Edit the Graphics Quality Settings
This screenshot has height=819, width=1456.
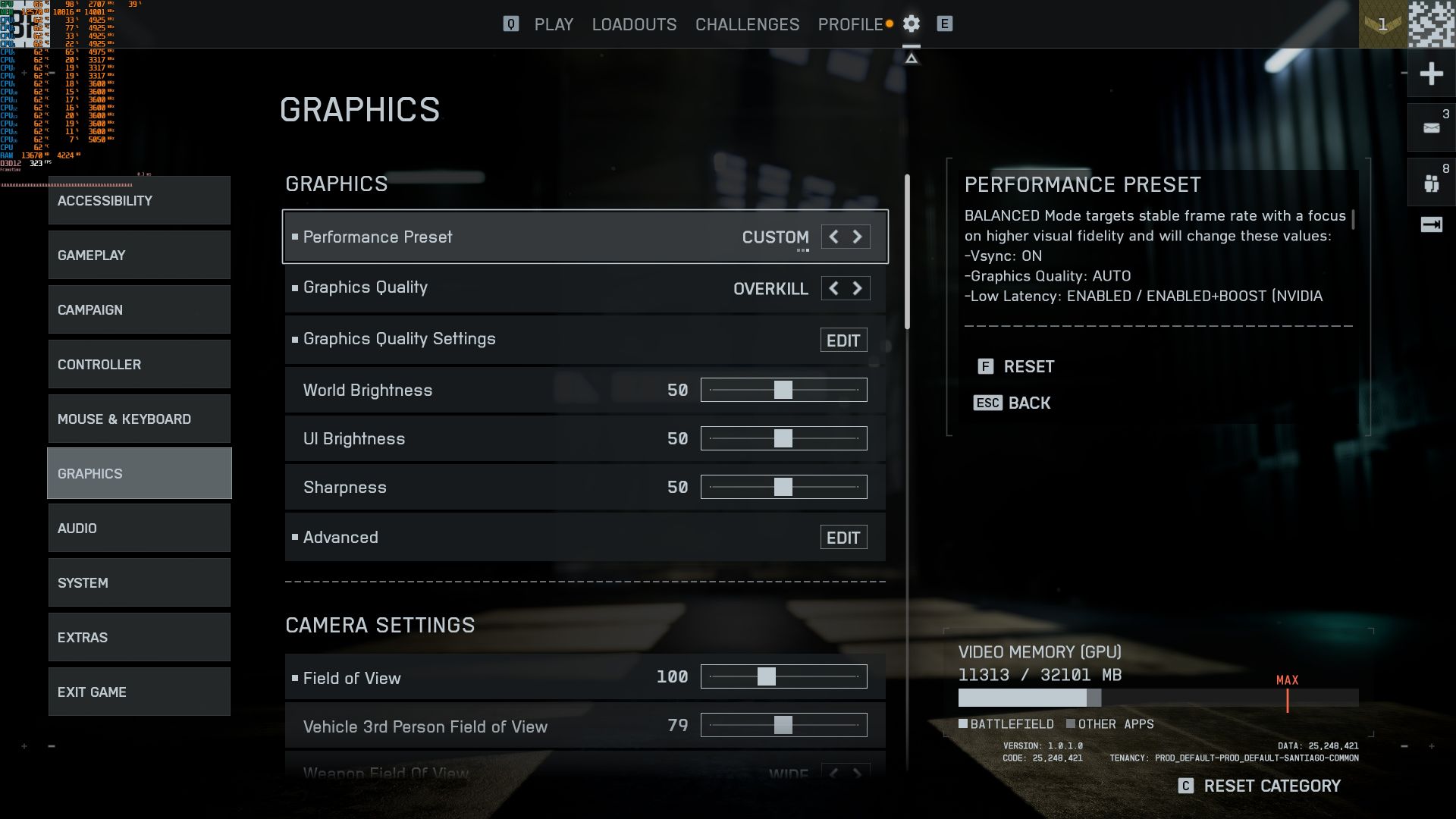click(x=843, y=340)
